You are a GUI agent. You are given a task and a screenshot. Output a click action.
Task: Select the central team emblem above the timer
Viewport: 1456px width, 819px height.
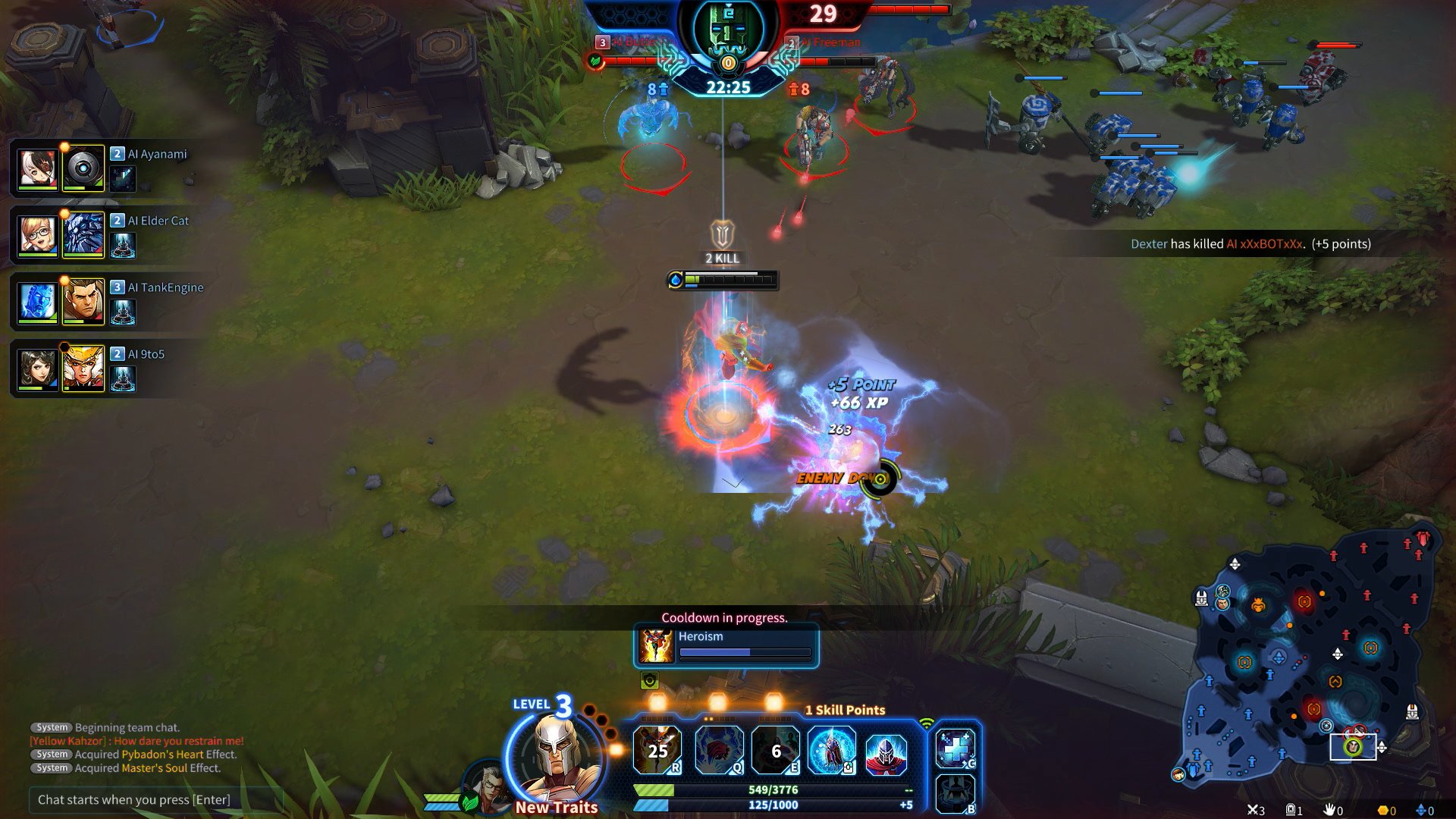(727, 32)
